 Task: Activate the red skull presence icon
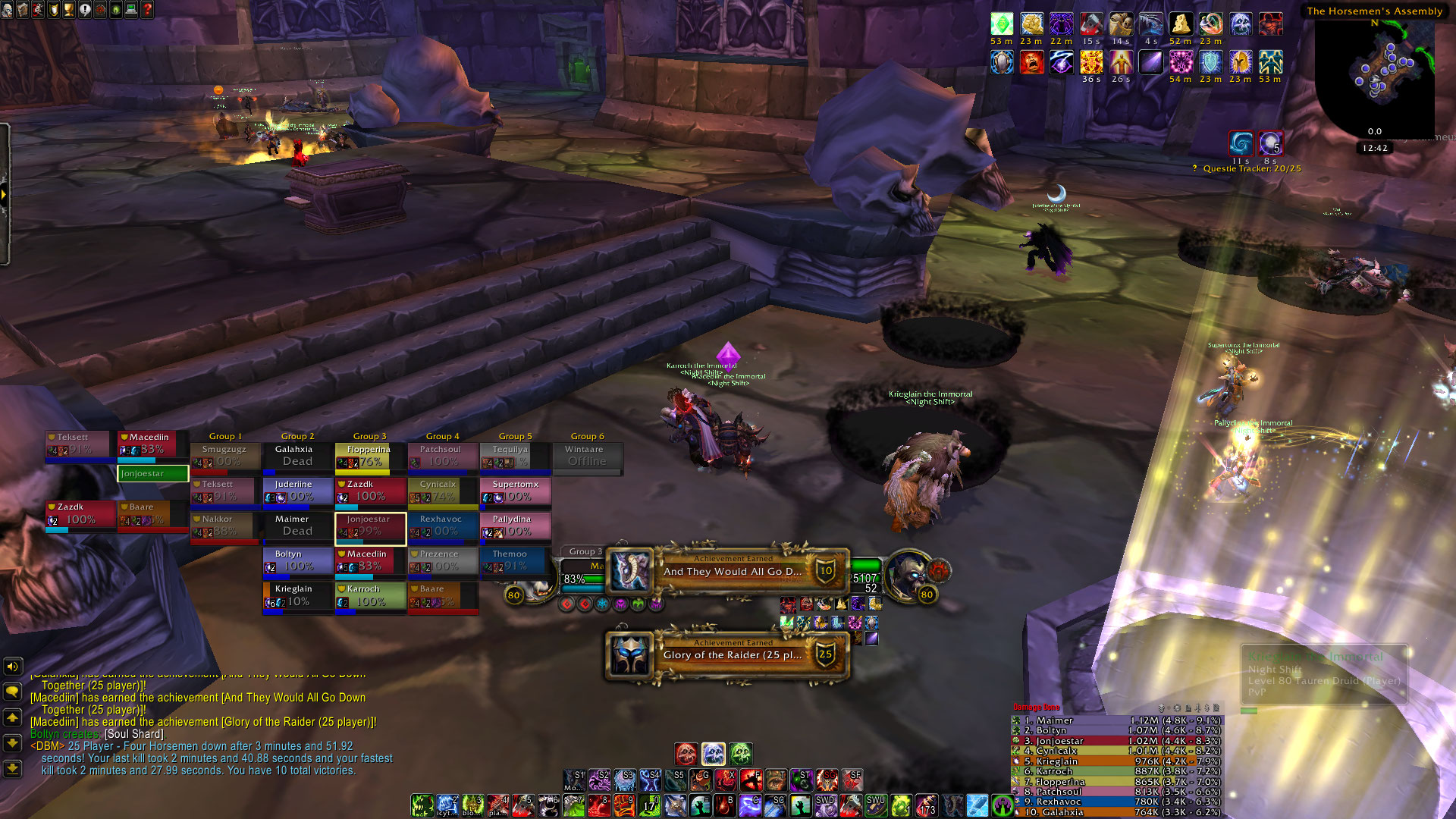(x=686, y=754)
